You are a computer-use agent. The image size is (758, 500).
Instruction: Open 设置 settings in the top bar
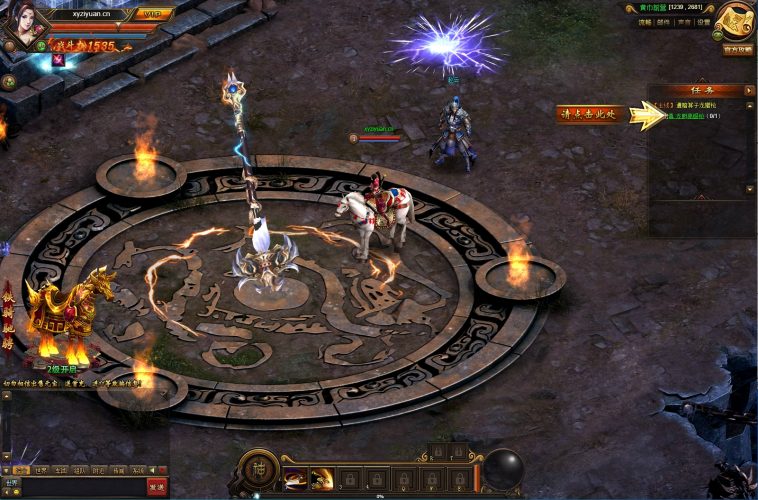[704, 22]
